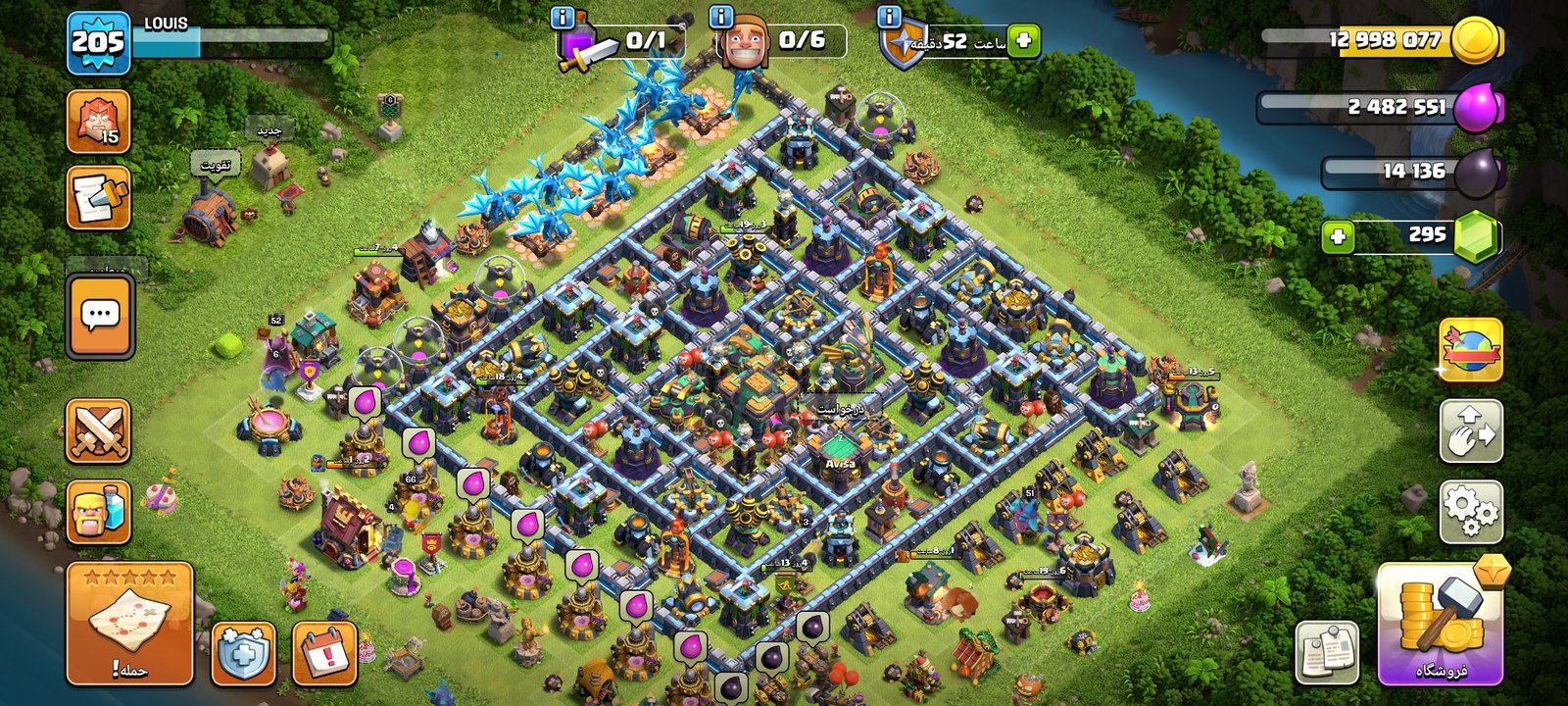The image size is (1568, 706).
Task: Open the chat speech bubble panel
Action: click(100, 316)
